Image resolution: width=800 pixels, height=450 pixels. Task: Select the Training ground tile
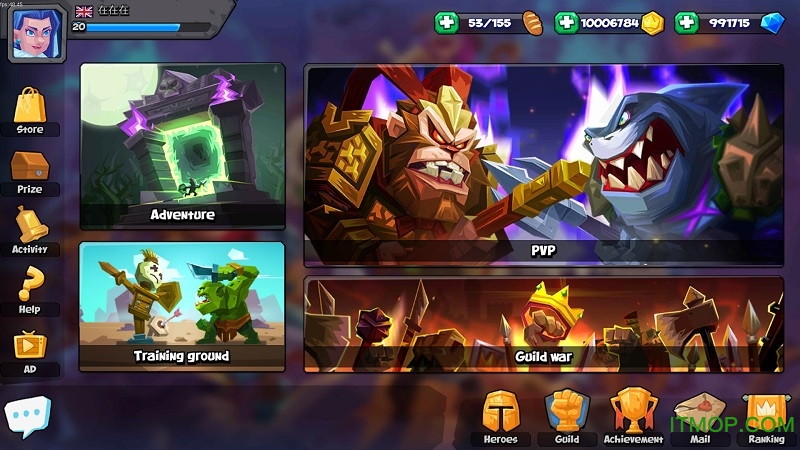click(x=182, y=306)
